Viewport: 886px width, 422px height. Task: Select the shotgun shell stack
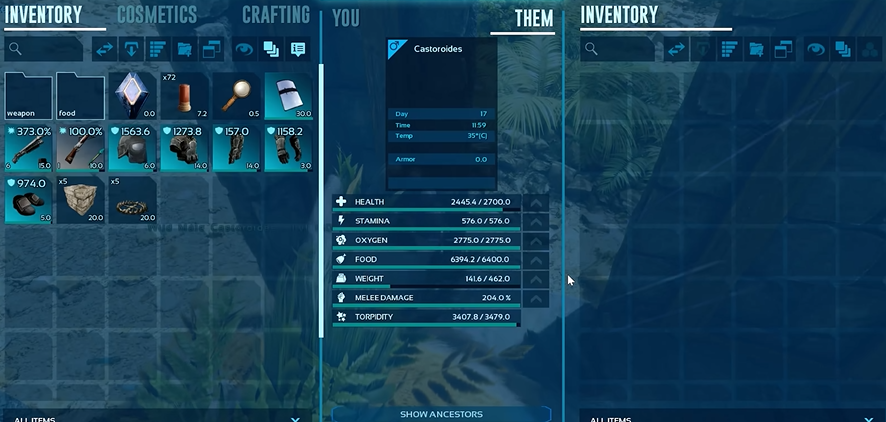point(185,97)
